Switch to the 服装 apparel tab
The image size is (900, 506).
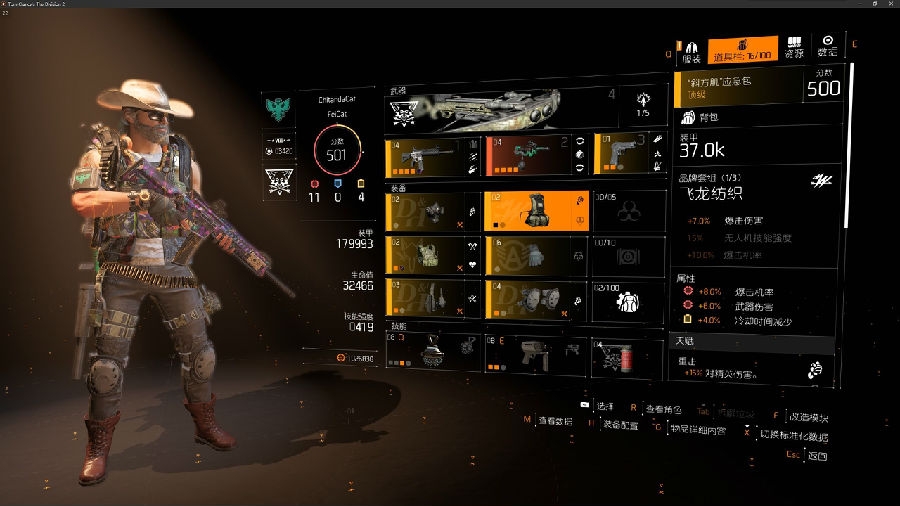[691, 50]
